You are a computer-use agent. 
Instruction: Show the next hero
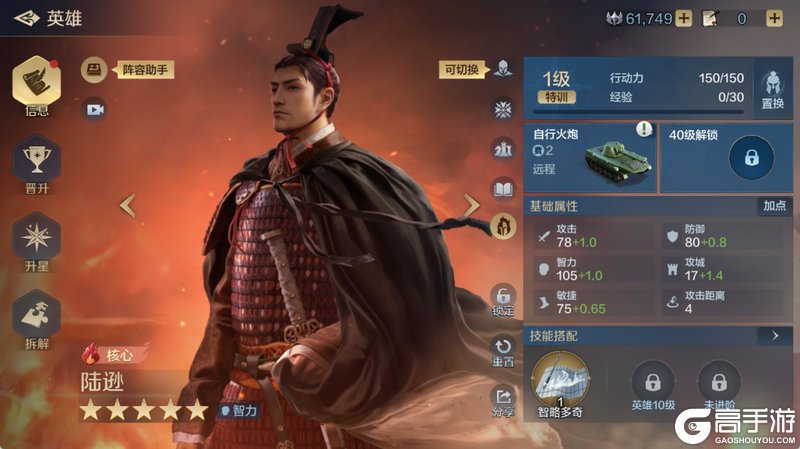coord(472,205)
